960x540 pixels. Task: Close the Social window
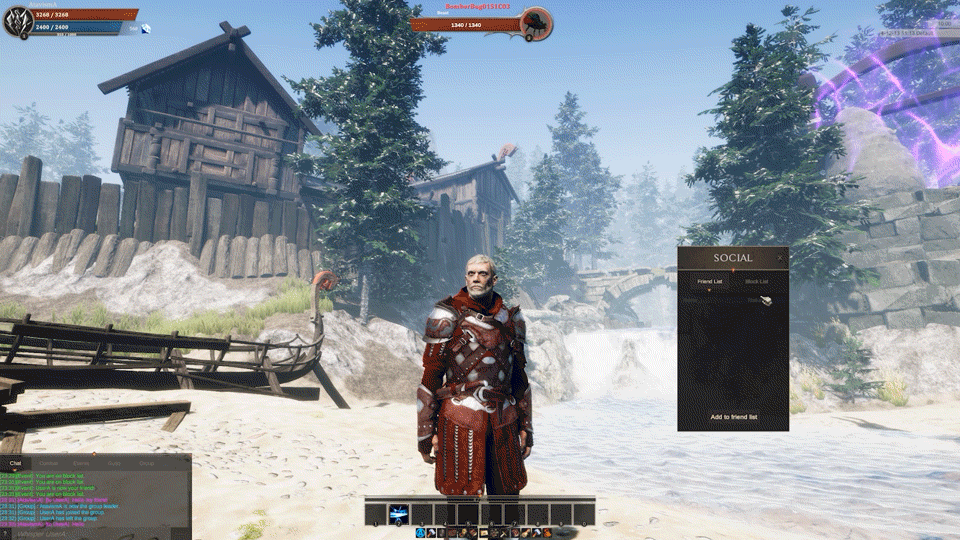780,258
